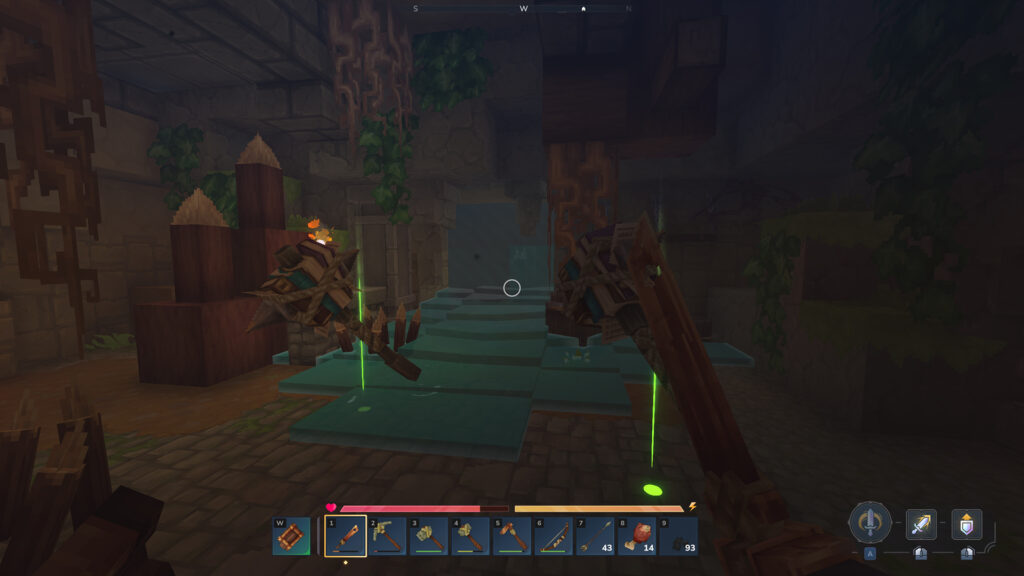The height and width of the screenshot is (576, 1024).
Task: Click the utility slot marked W
Action: (x=291, y=536)
